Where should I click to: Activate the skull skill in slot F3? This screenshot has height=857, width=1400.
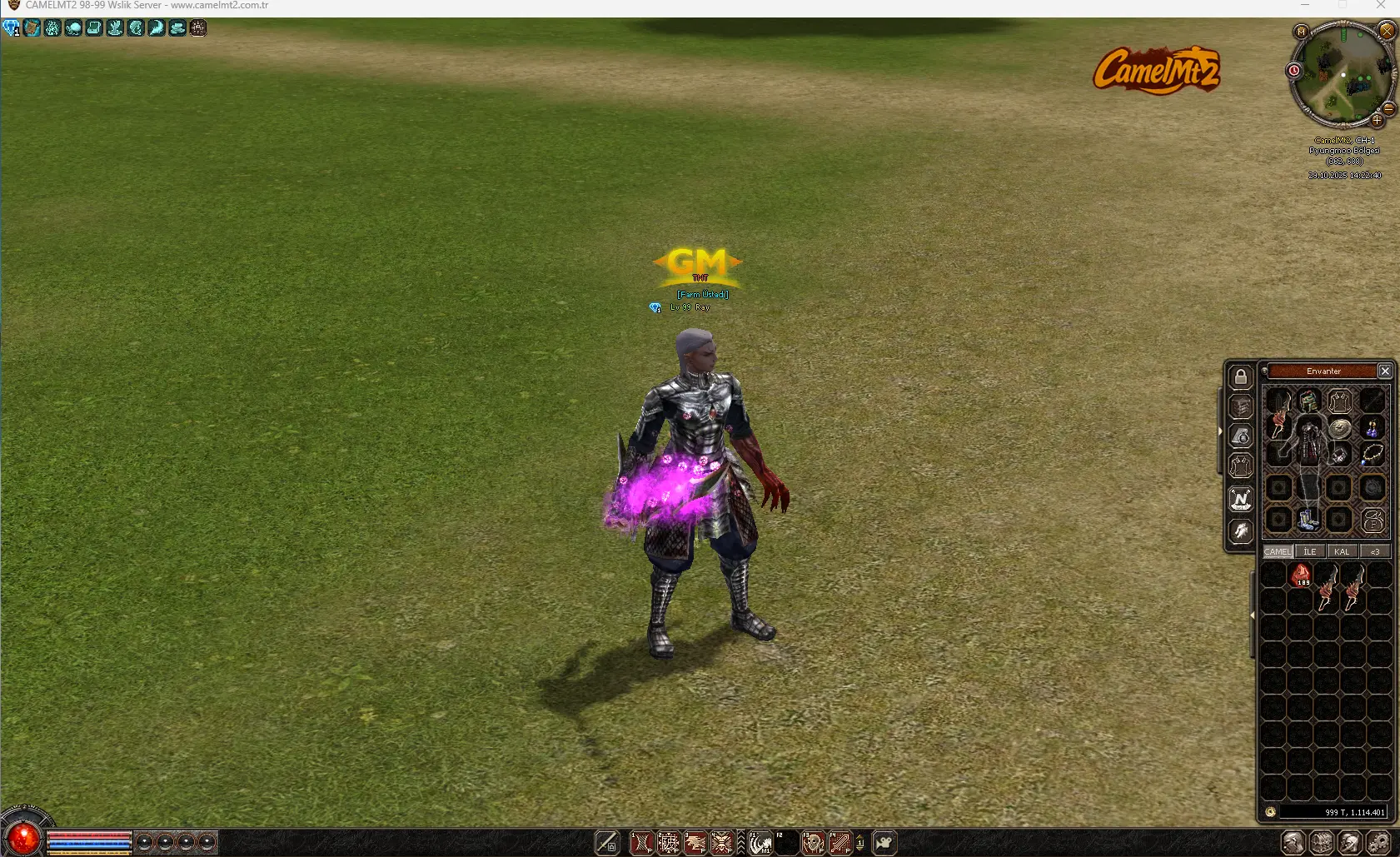tap(813, 844)
